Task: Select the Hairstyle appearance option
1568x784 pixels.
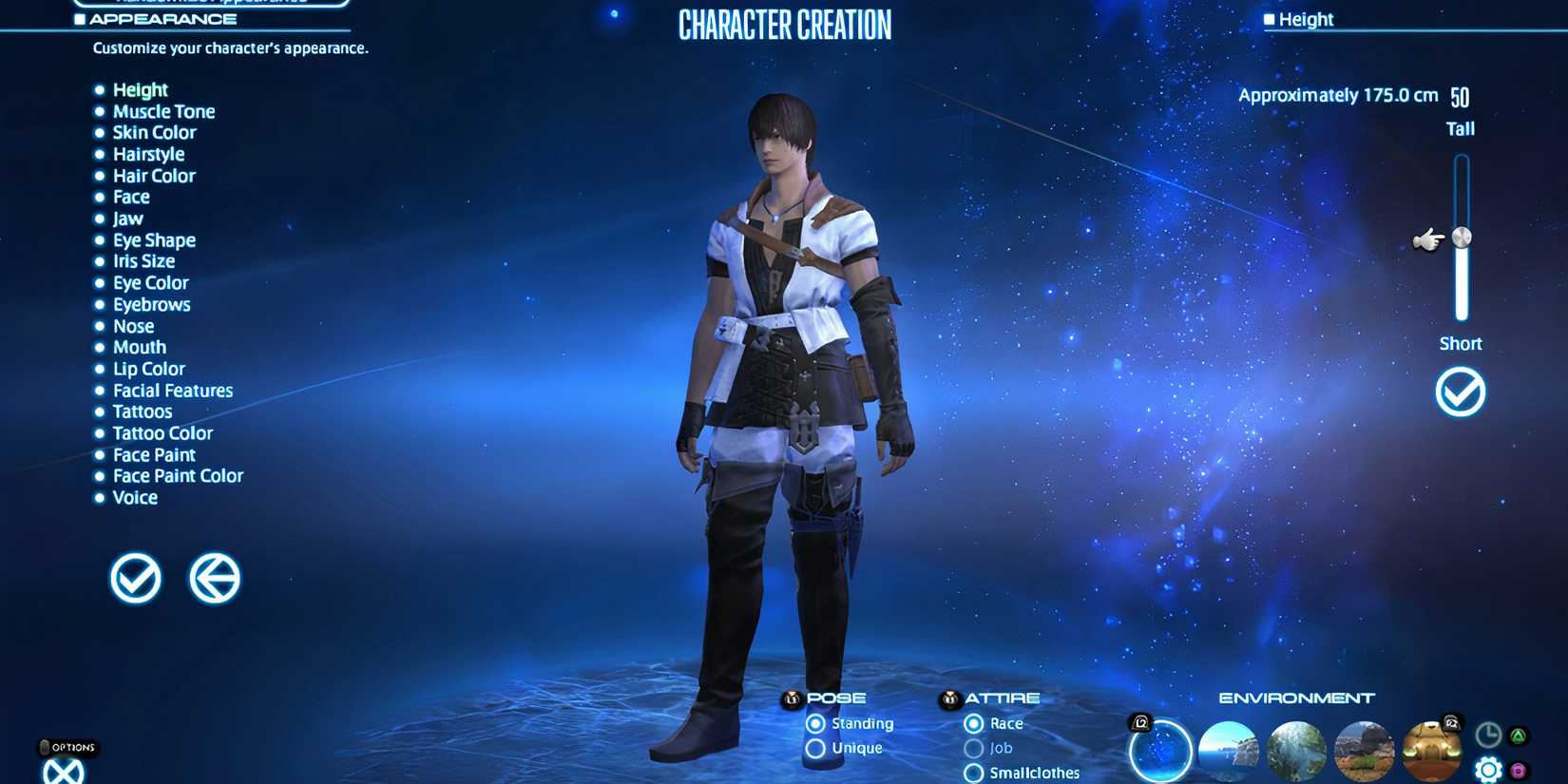Action: pyautogui.click(x=148, y=154)
